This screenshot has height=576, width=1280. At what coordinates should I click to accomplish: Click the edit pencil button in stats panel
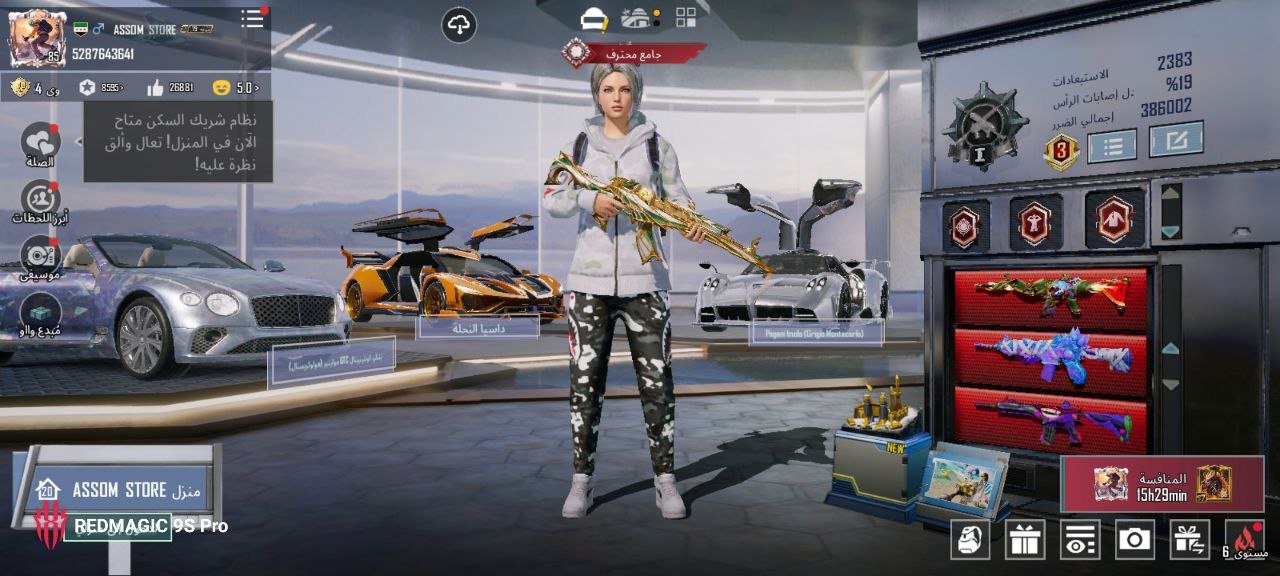click(x=1176, y=139)
